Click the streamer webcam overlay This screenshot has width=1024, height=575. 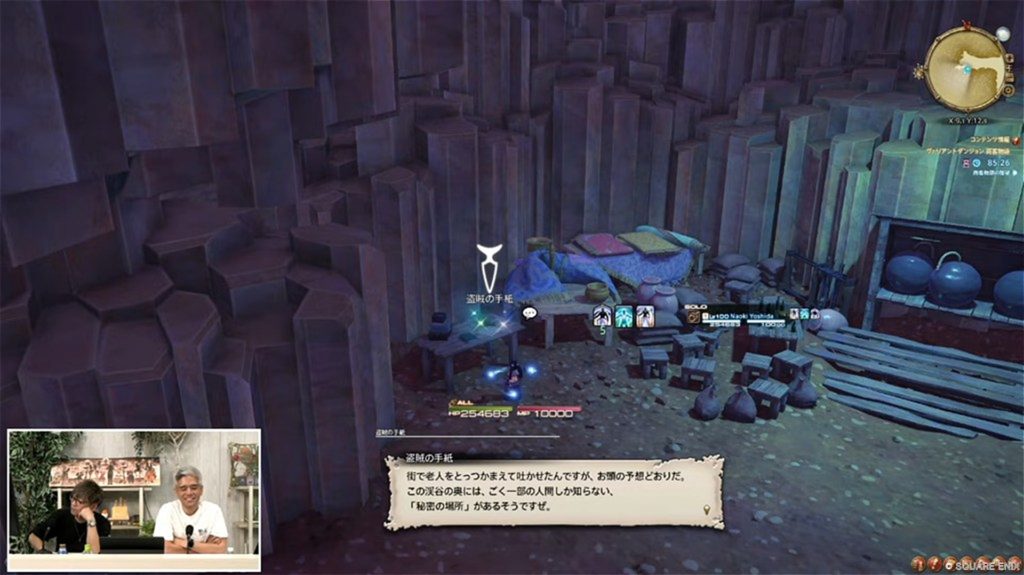pyautogui.click(x=134, y=500)
